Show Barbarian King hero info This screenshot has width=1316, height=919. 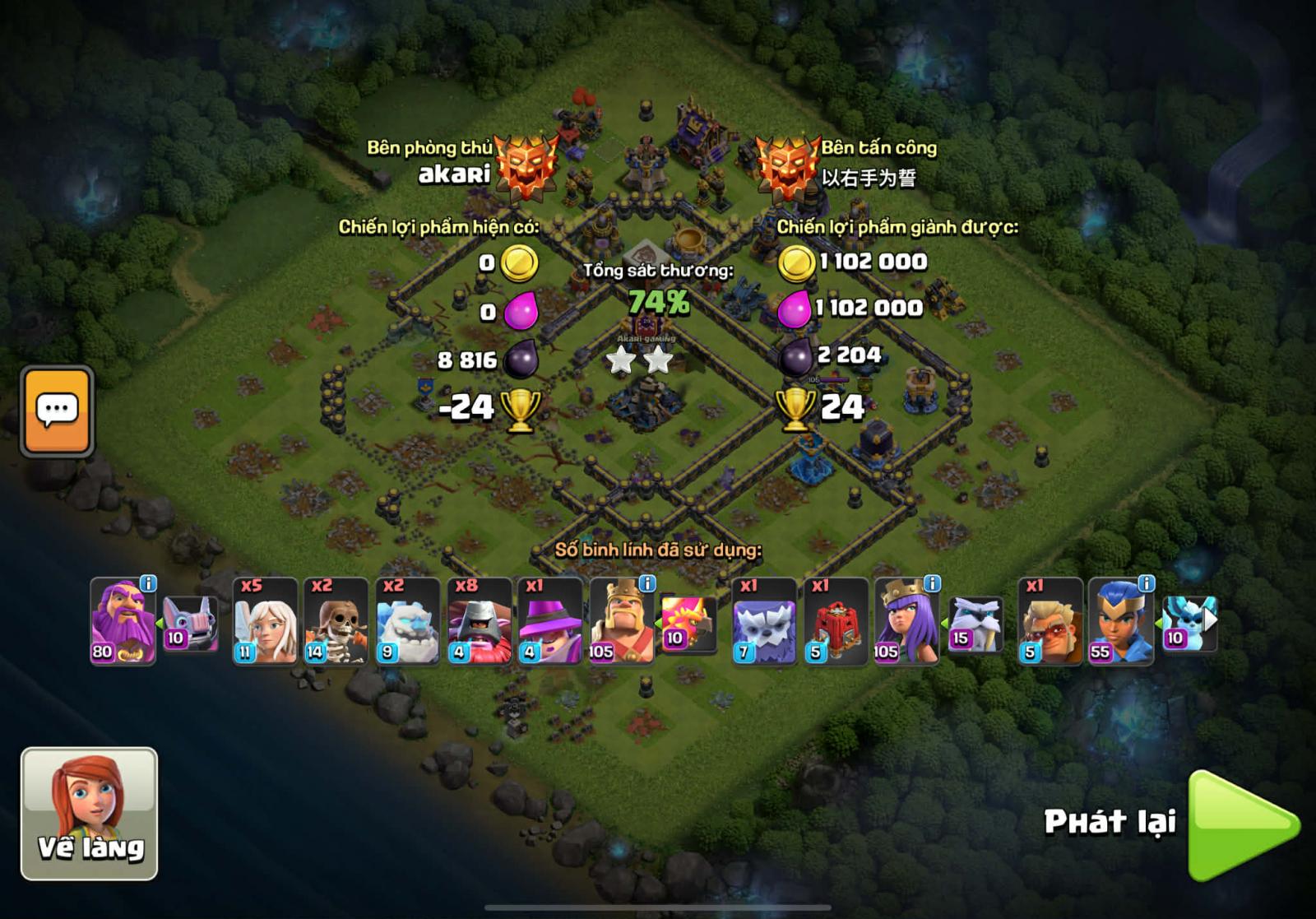pyautogui.click(x=647, y=583)
